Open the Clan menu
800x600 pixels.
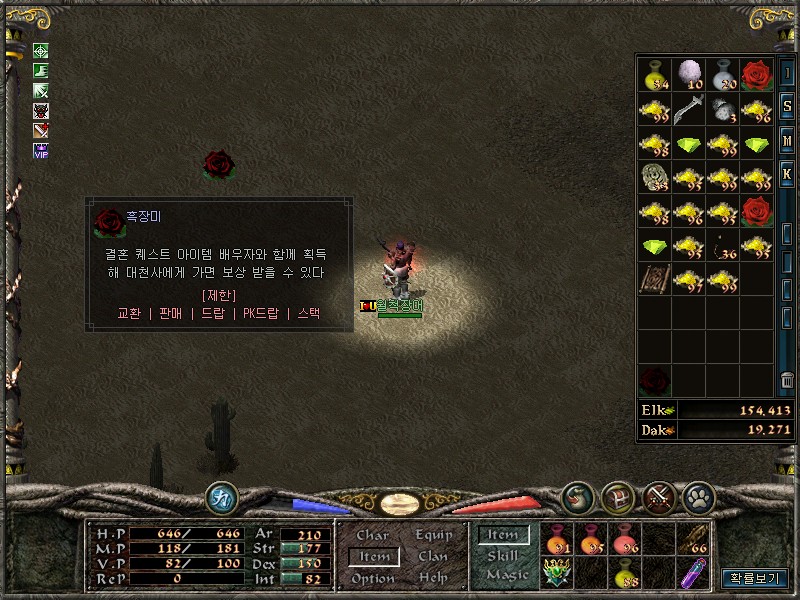[433, 557]
